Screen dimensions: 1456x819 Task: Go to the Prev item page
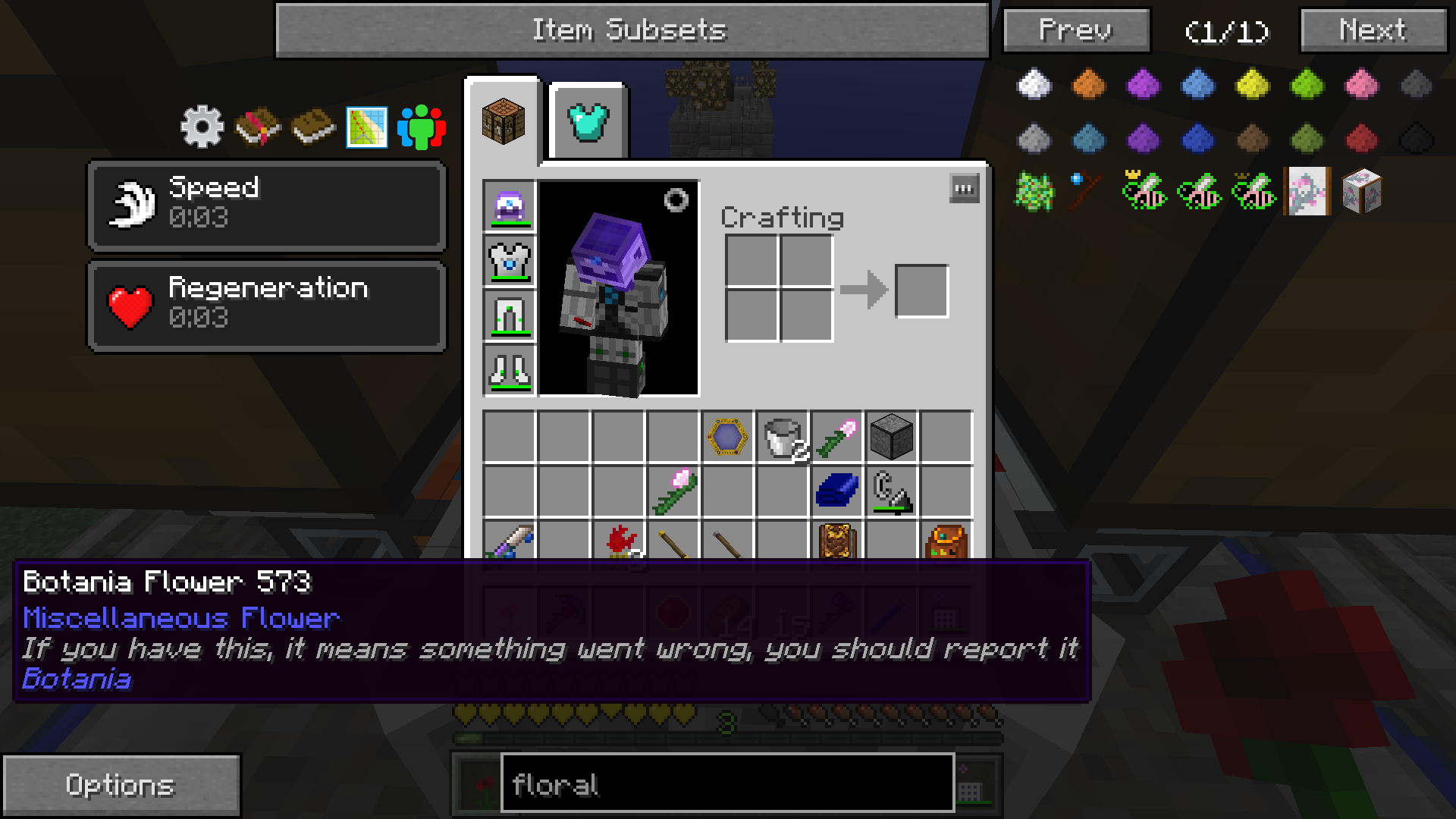(1076, 30)
